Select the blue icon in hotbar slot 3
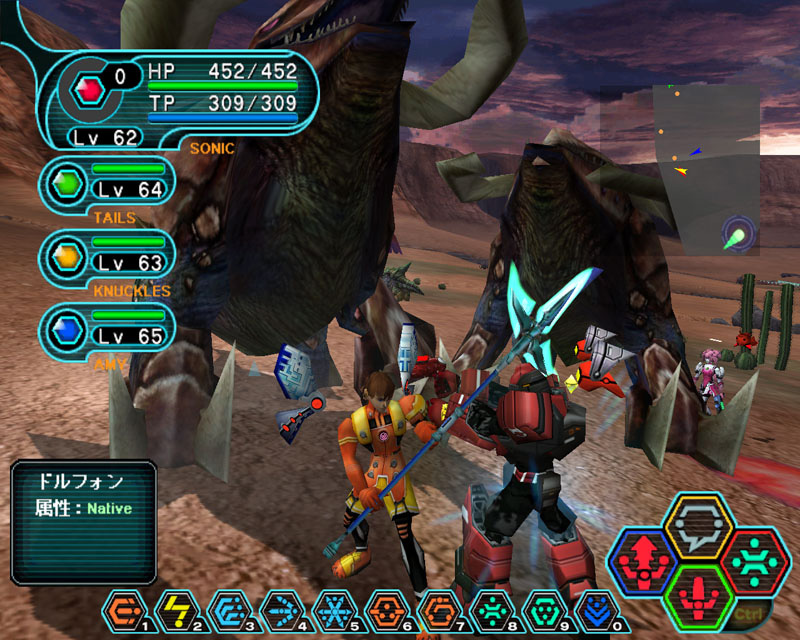The height and width of the screenshot is (640, 800). point(226,609)
